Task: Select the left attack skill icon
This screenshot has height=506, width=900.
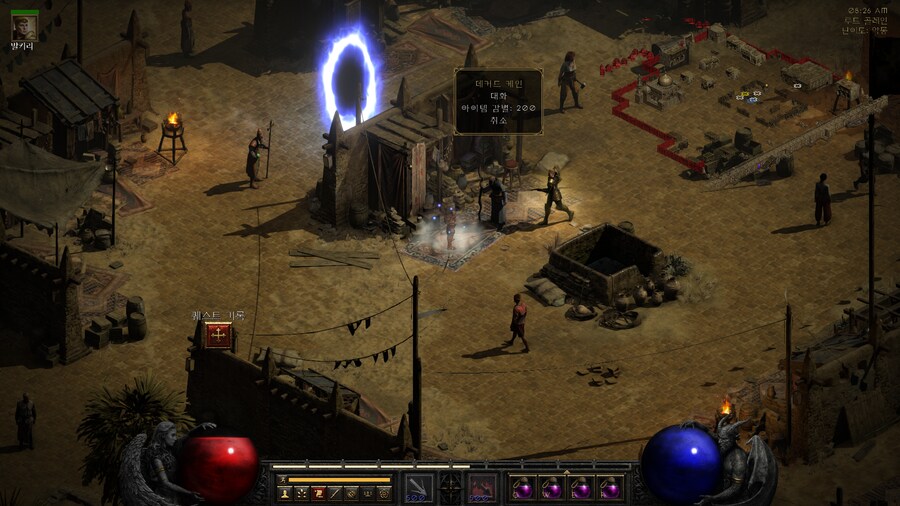Action: tap(419, 487)
